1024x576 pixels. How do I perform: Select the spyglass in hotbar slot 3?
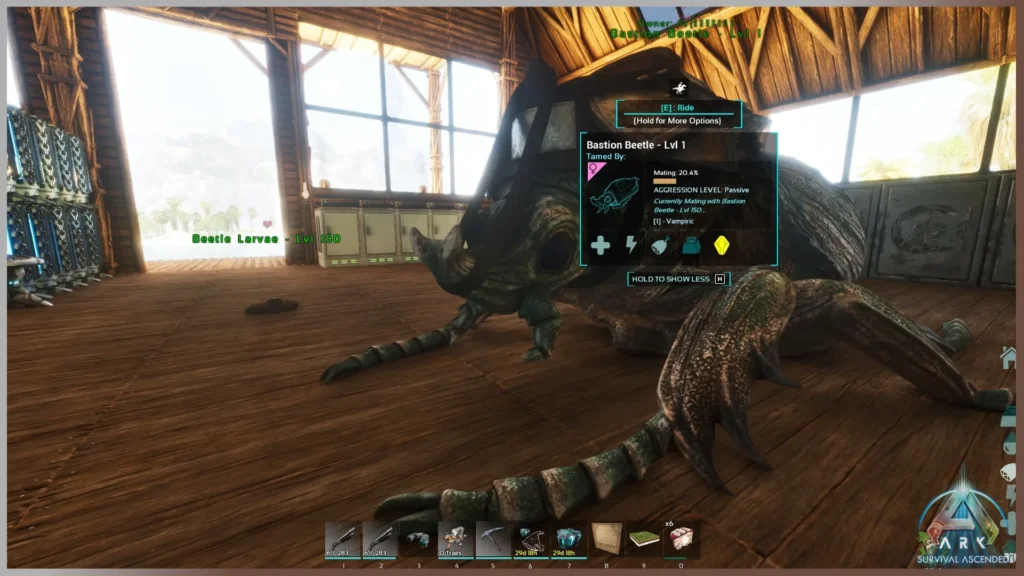pos(418,538)
